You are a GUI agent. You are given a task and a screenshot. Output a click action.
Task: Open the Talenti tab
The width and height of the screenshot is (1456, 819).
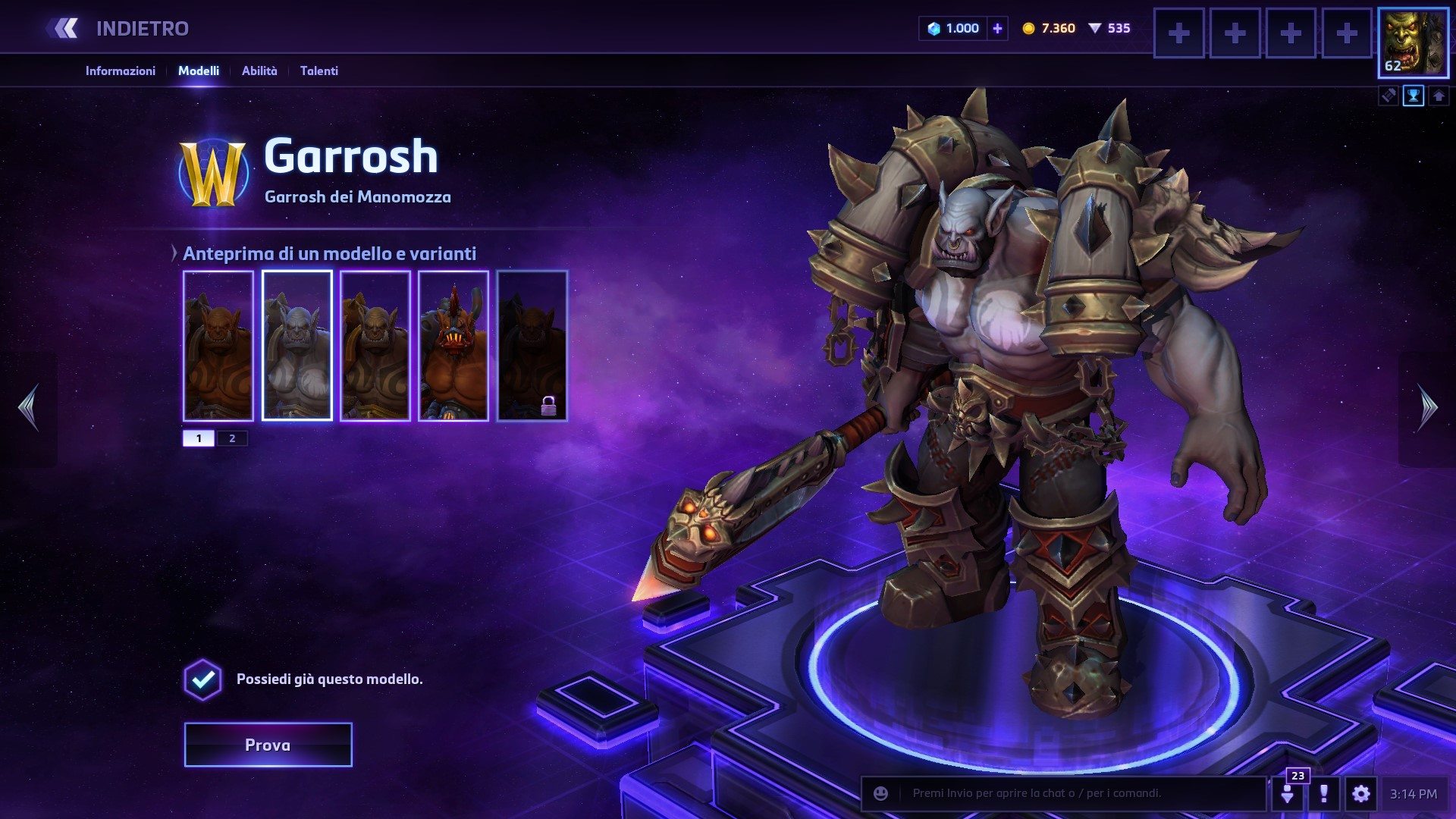(x=318, y=71)
